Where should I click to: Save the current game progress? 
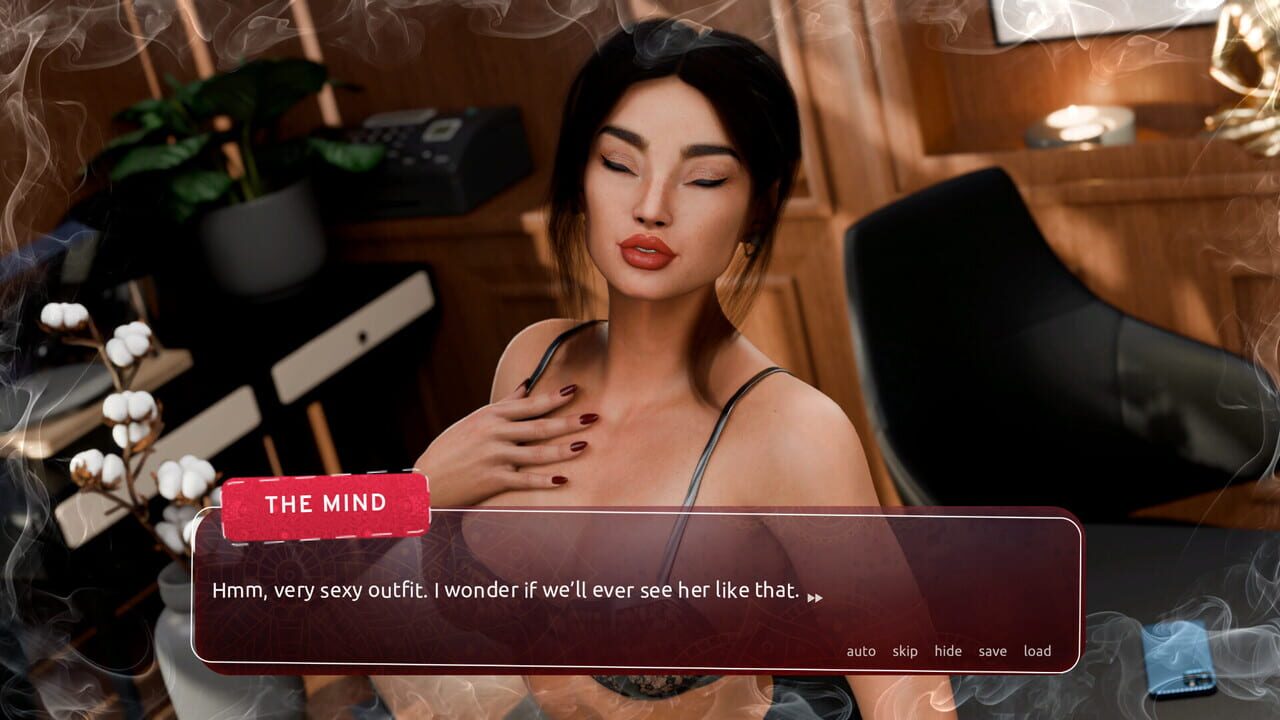(x=992, y=650)
